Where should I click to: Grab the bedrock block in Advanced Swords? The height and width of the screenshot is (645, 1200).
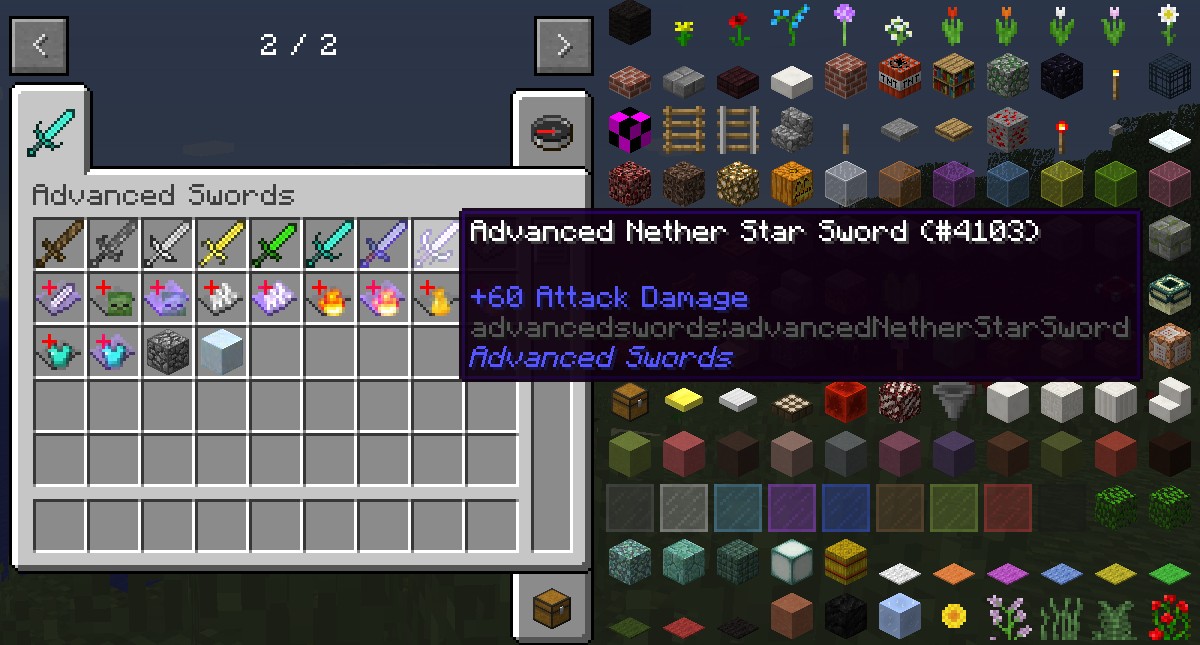[168, 352]
